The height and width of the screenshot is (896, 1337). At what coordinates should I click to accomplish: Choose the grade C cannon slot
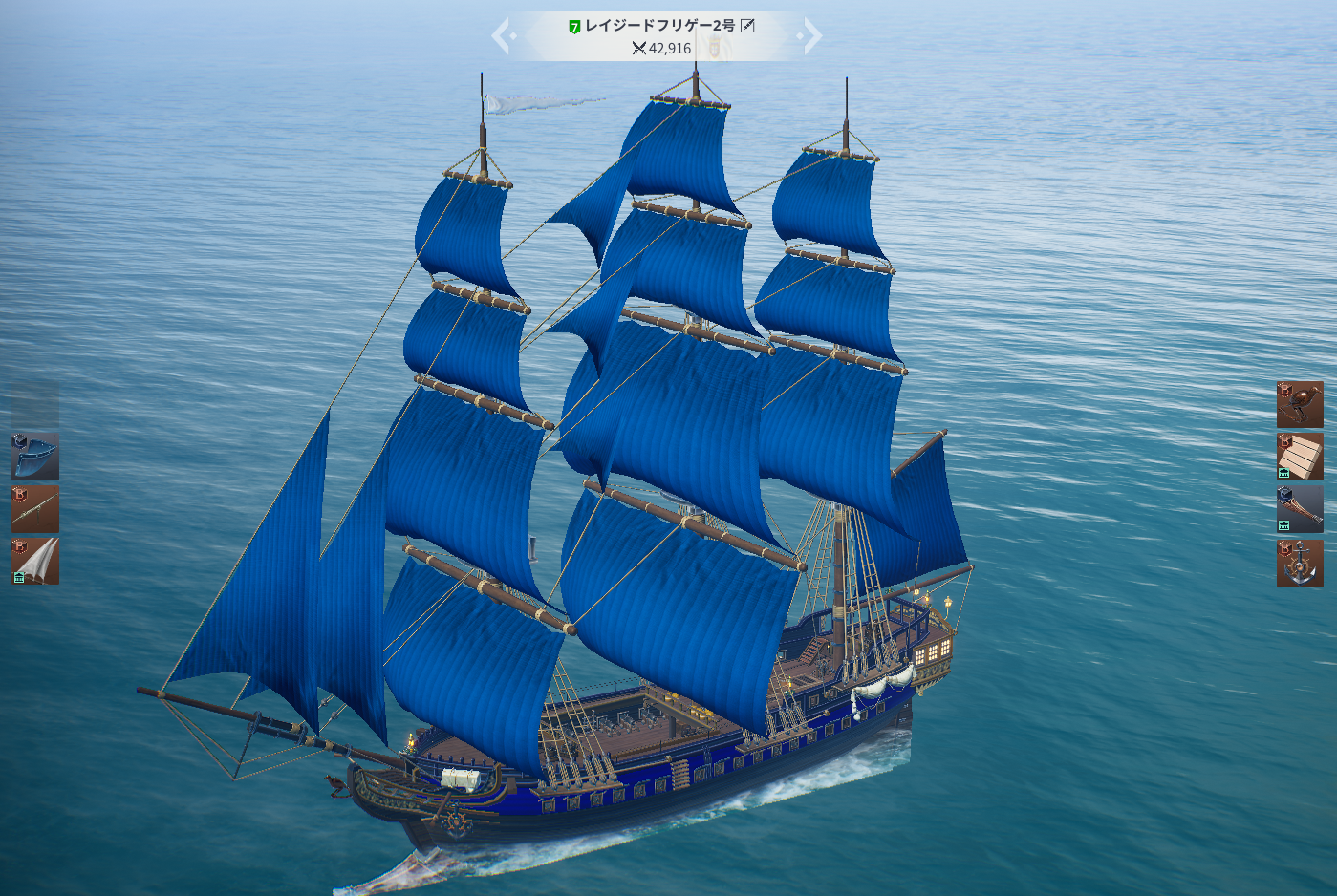pos(1300,509)
